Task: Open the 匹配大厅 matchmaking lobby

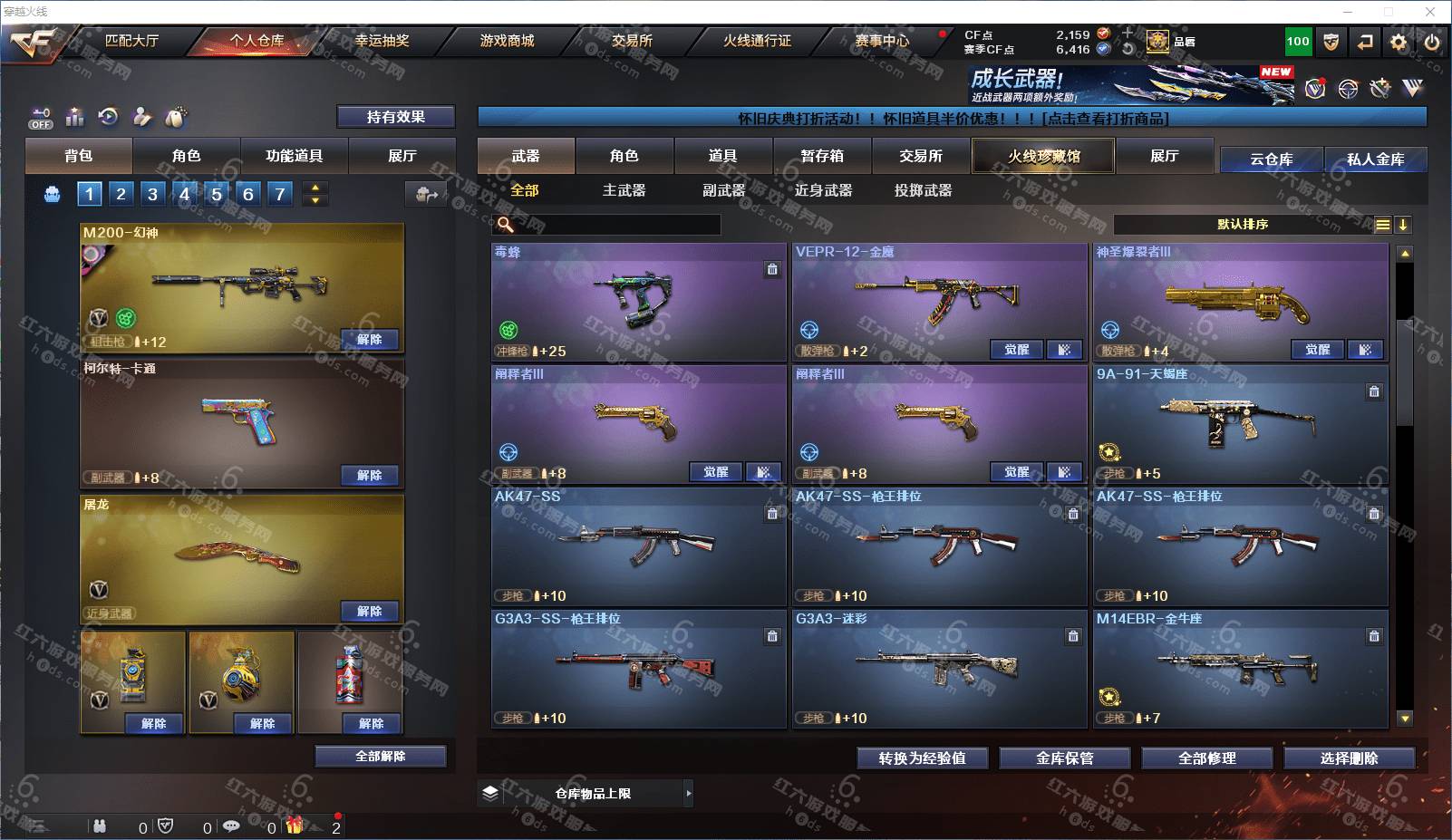Action: (131, 41)
